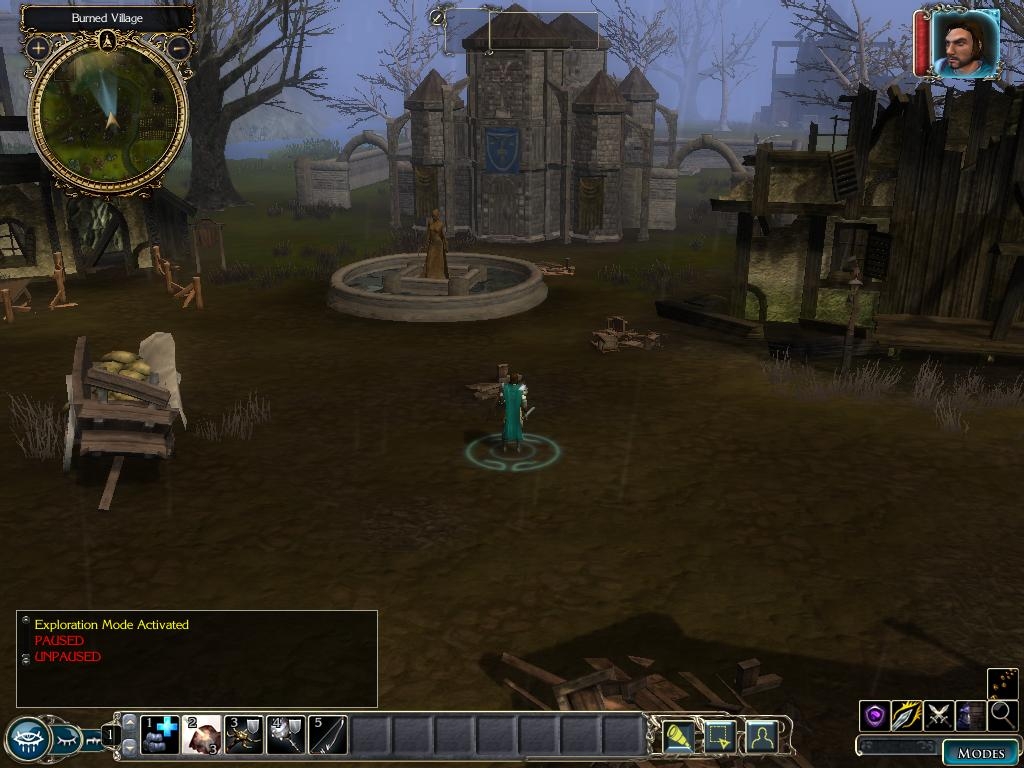Viewport: 1024px width, 768px height.
Task: Equip the mace in hotbar slot 4
Action: click(286, 735)
